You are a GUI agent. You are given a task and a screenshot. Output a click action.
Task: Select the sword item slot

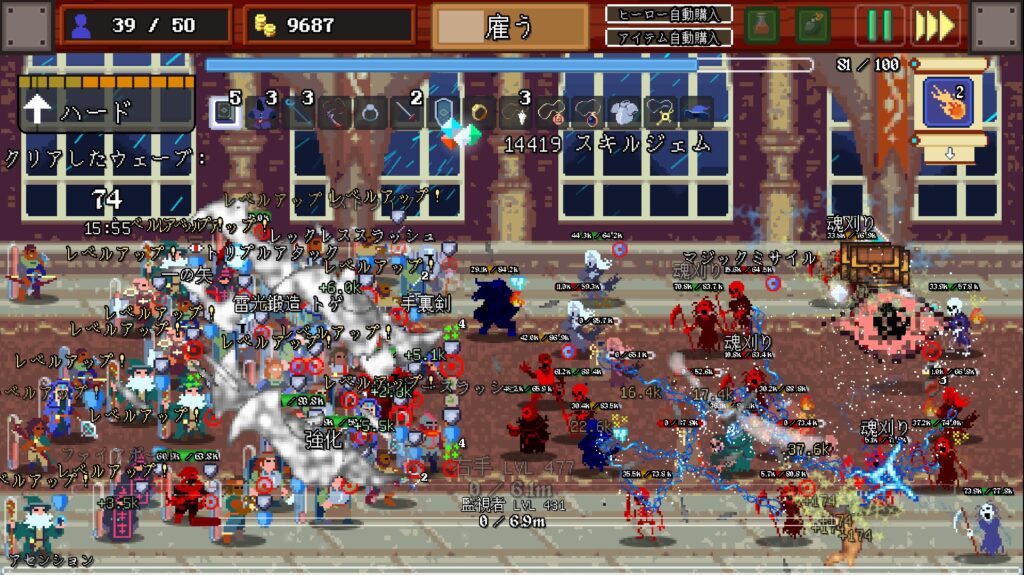point(407,112)
